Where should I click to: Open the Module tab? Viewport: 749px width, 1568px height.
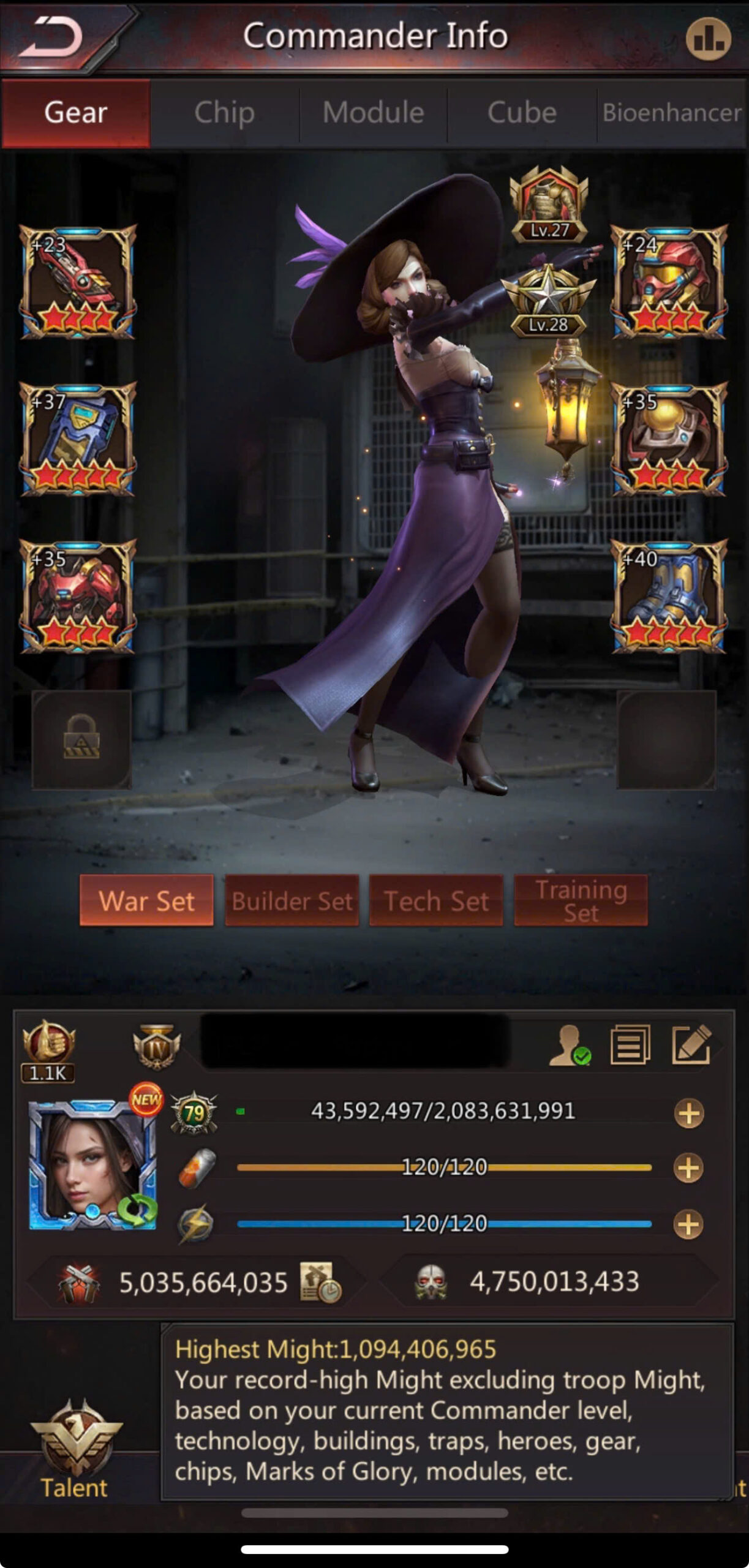click(x=373, y=113)
